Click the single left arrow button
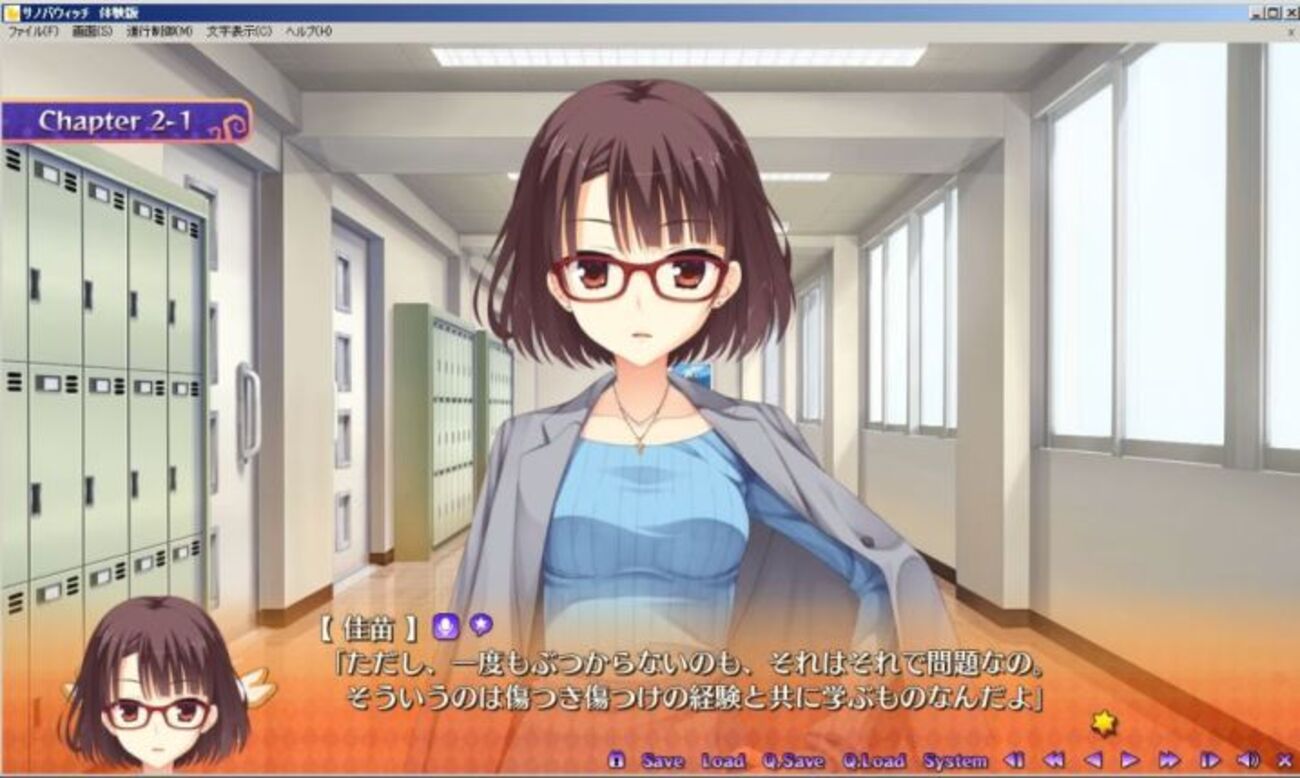 (1093, 761)
